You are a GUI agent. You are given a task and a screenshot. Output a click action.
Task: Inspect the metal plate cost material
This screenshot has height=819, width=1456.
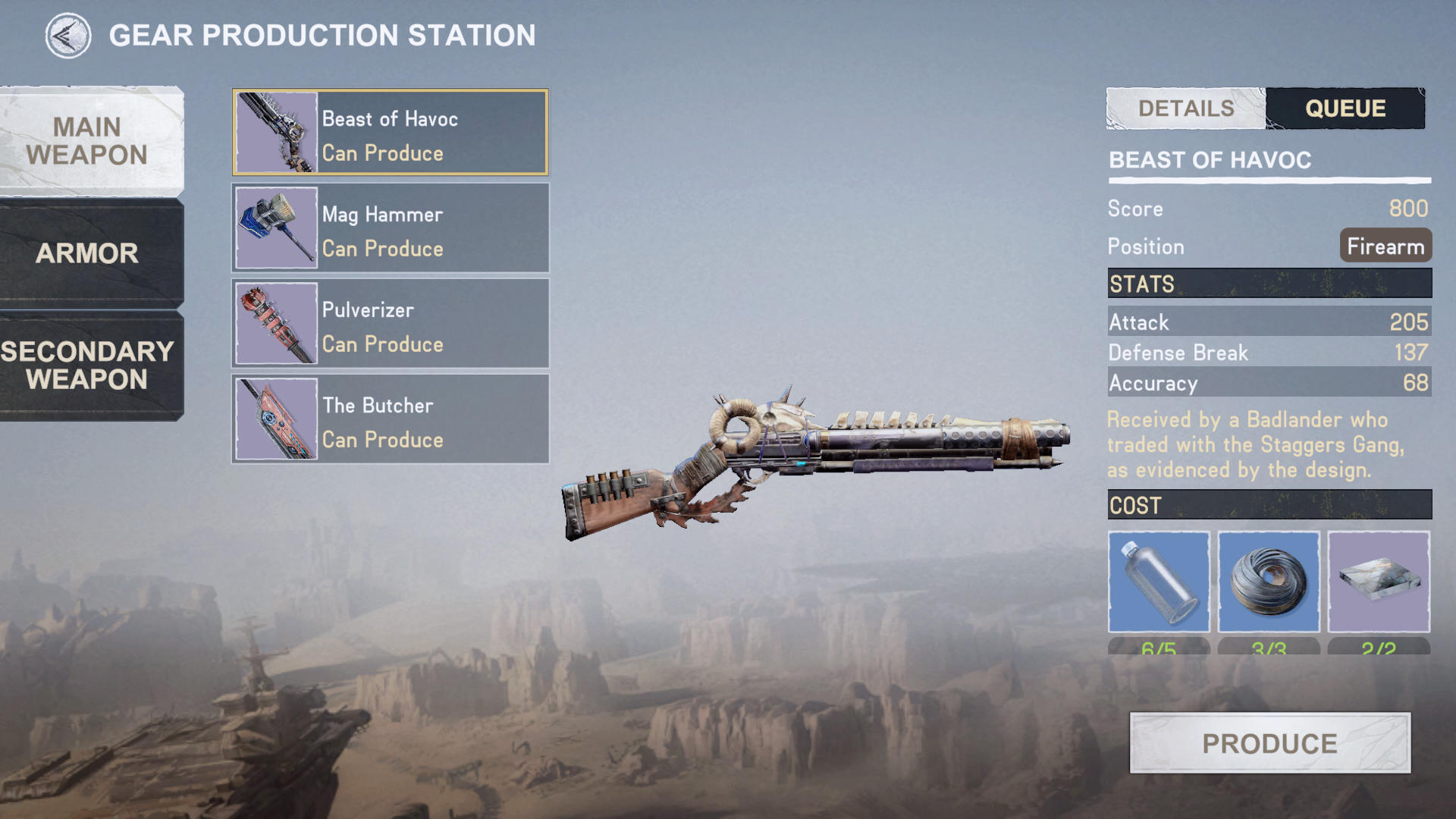point(1379,582)
